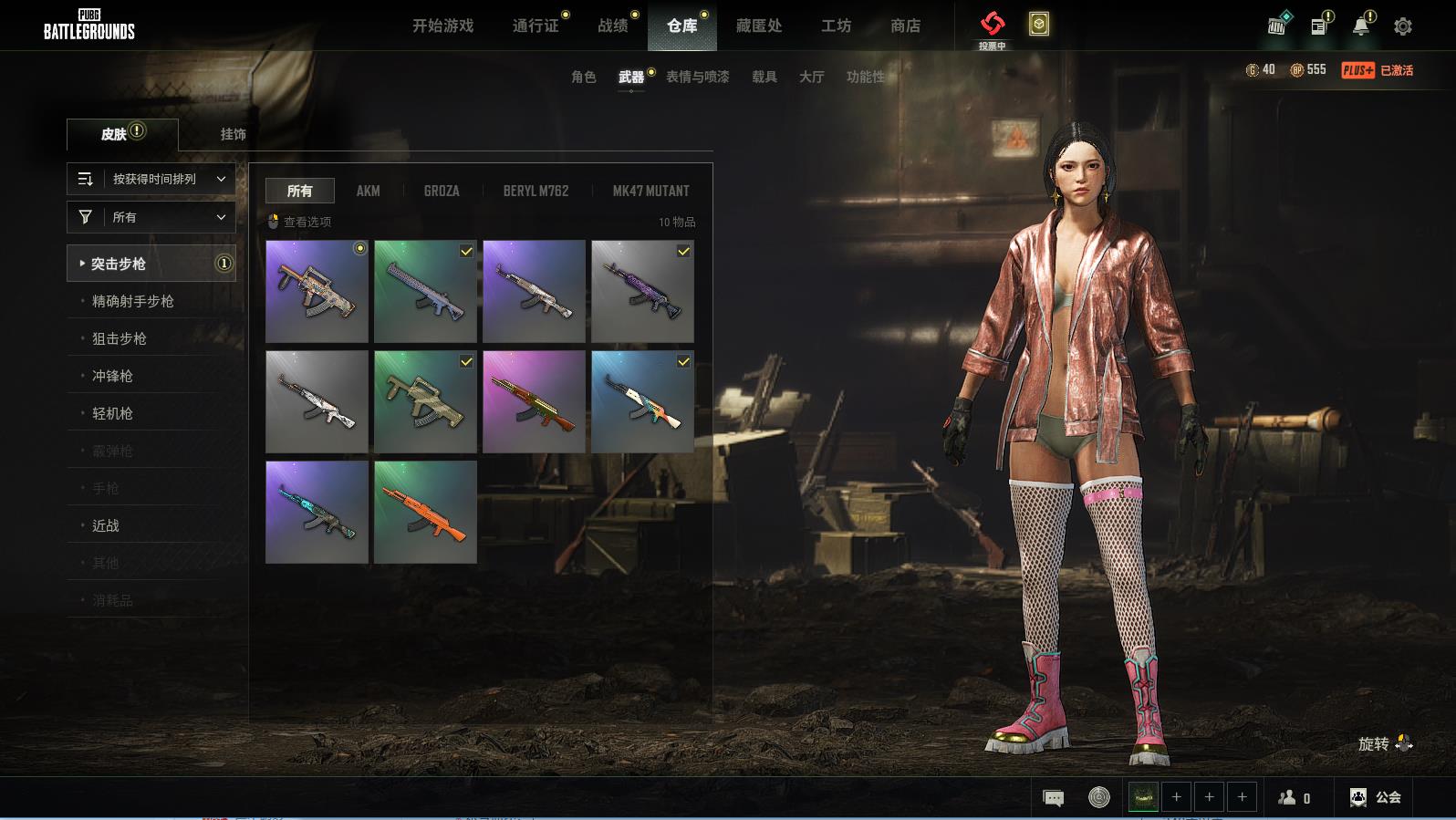1456x820 pixels.
Task: Switch to the 工坊 workshop tab
Action: point(836,26)
